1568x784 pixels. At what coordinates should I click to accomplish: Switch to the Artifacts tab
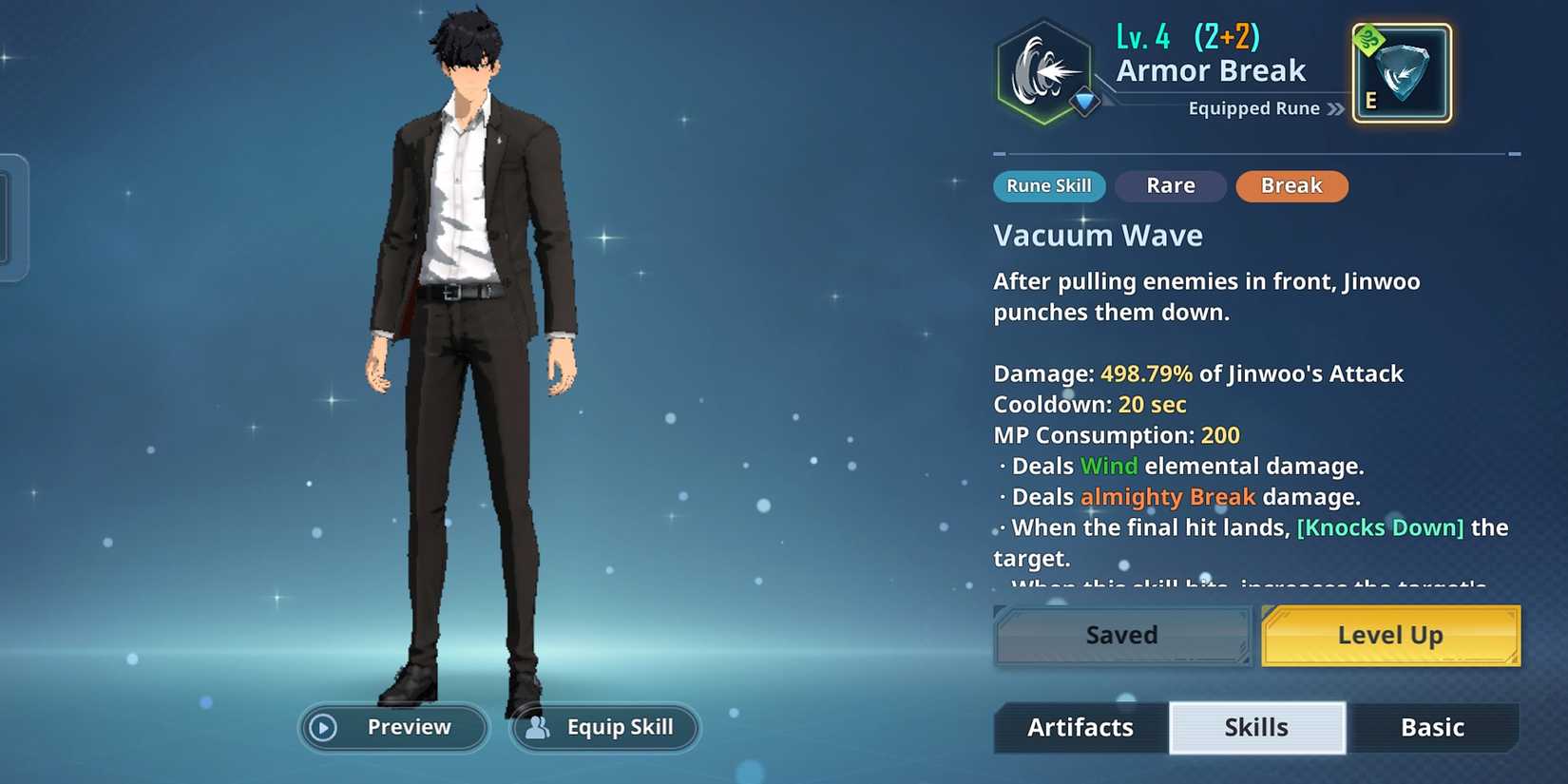[x=1080, y=727]
